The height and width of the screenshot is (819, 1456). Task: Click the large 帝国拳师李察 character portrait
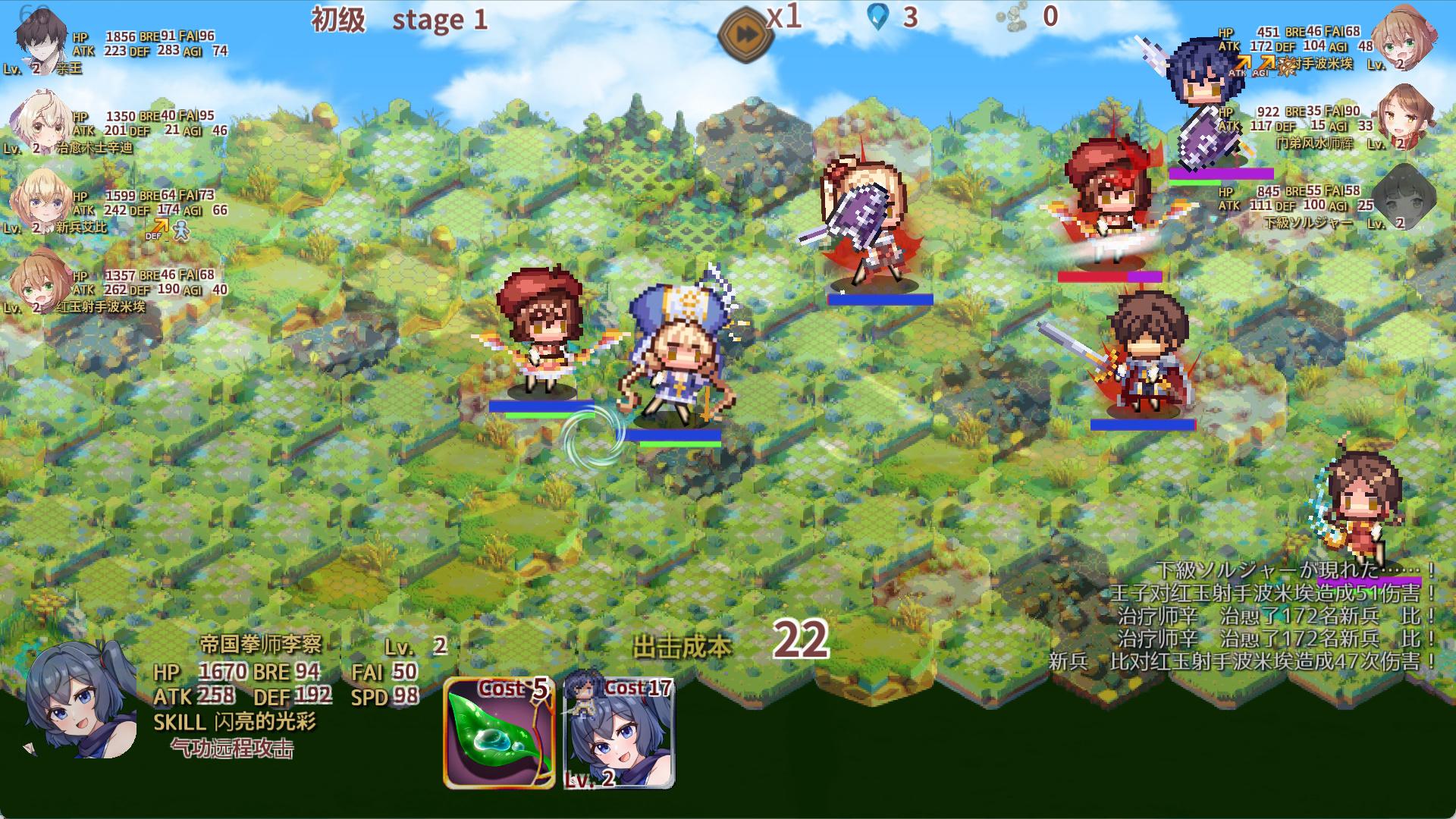tap(80, 699)
